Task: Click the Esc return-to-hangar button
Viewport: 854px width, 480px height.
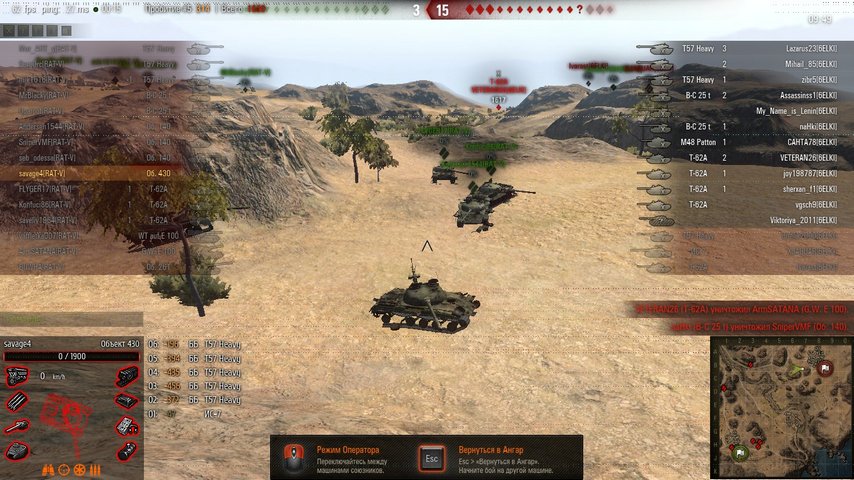Action: [x=432, y=458]
